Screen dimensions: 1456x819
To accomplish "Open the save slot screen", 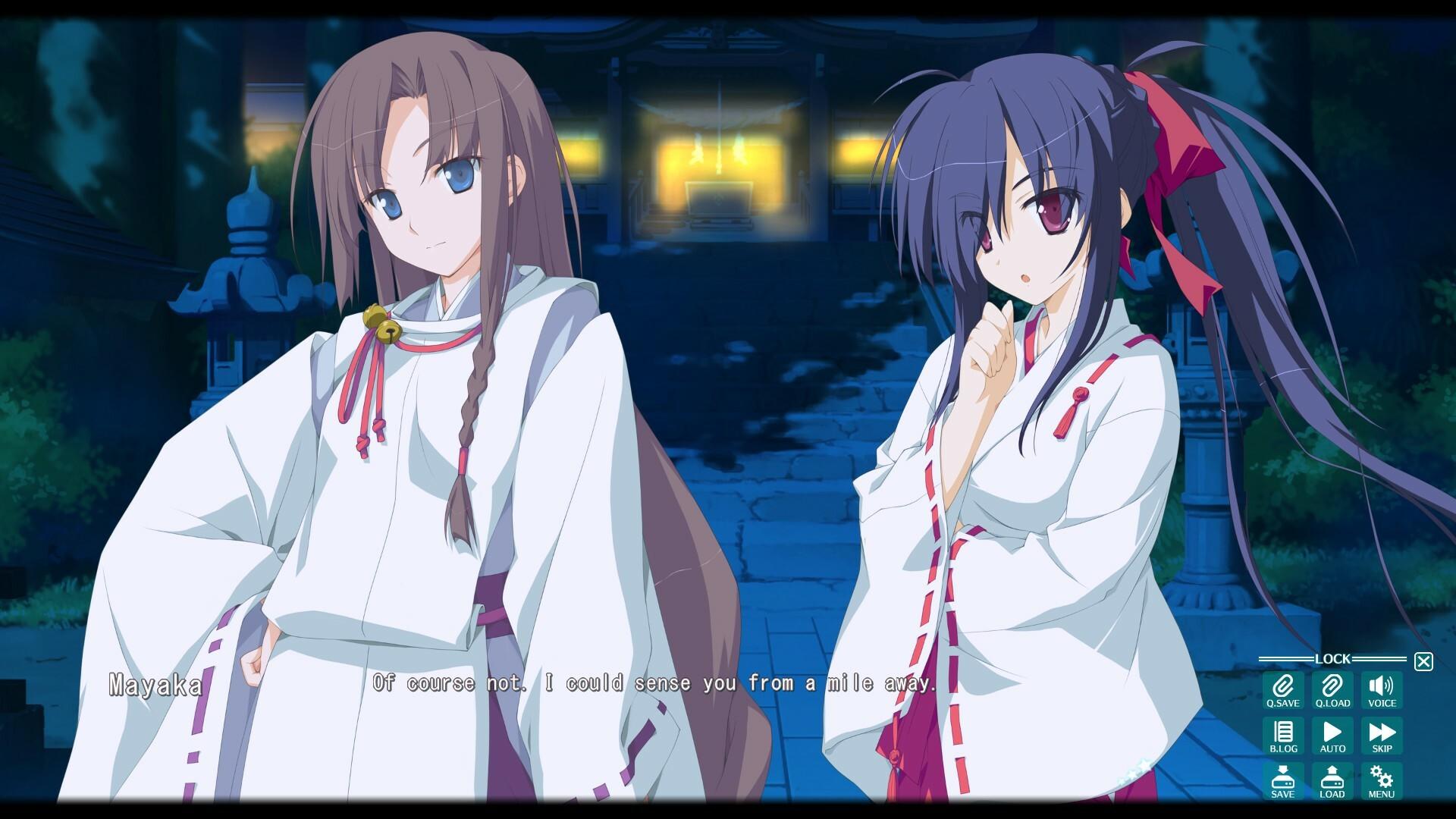I will [x=1283, y=781].
